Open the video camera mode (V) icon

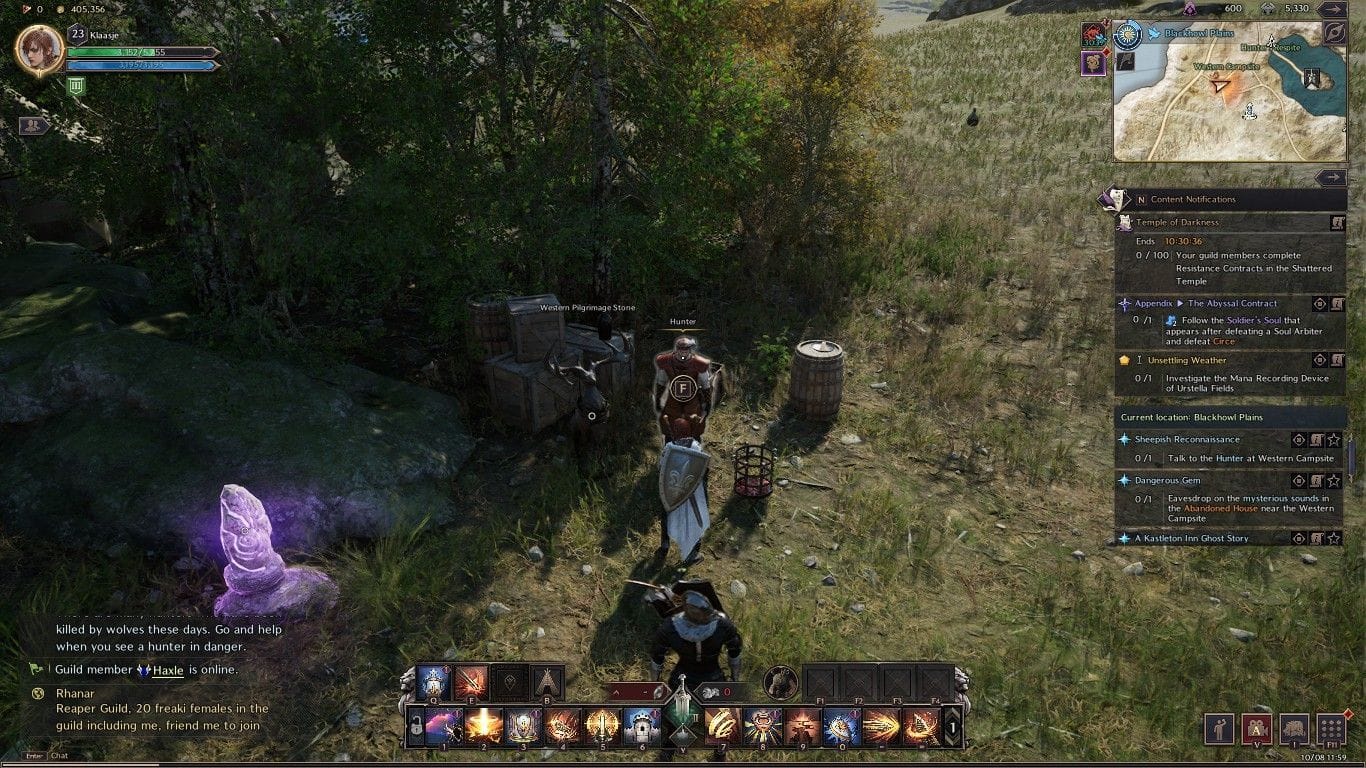(1257, 729)
